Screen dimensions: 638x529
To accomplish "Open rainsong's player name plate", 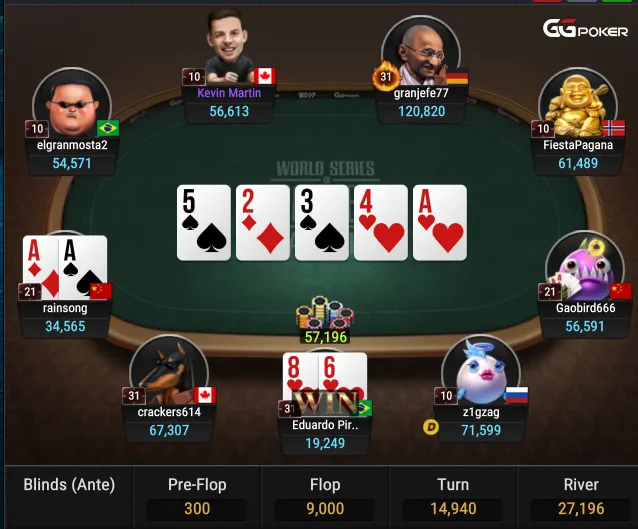I will click(65, 308).
